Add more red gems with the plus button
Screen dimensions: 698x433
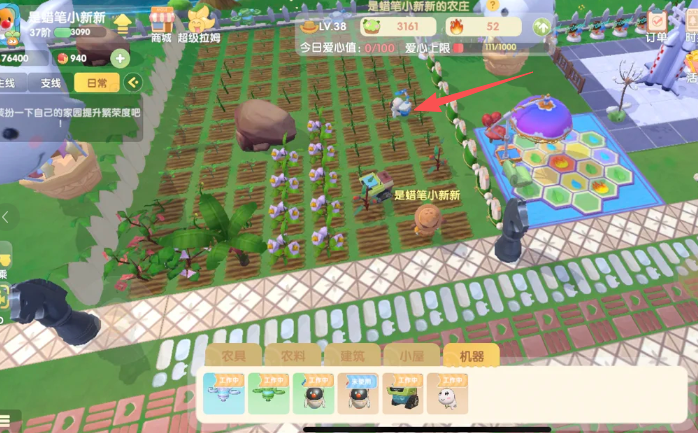click(119, 58)
